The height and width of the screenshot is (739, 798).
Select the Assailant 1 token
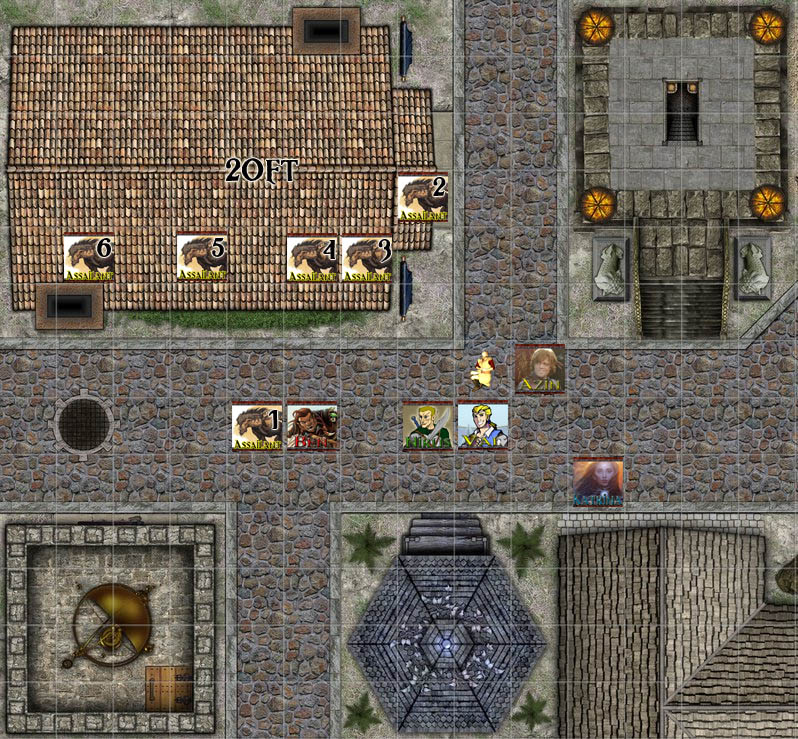tap(257, 427)
